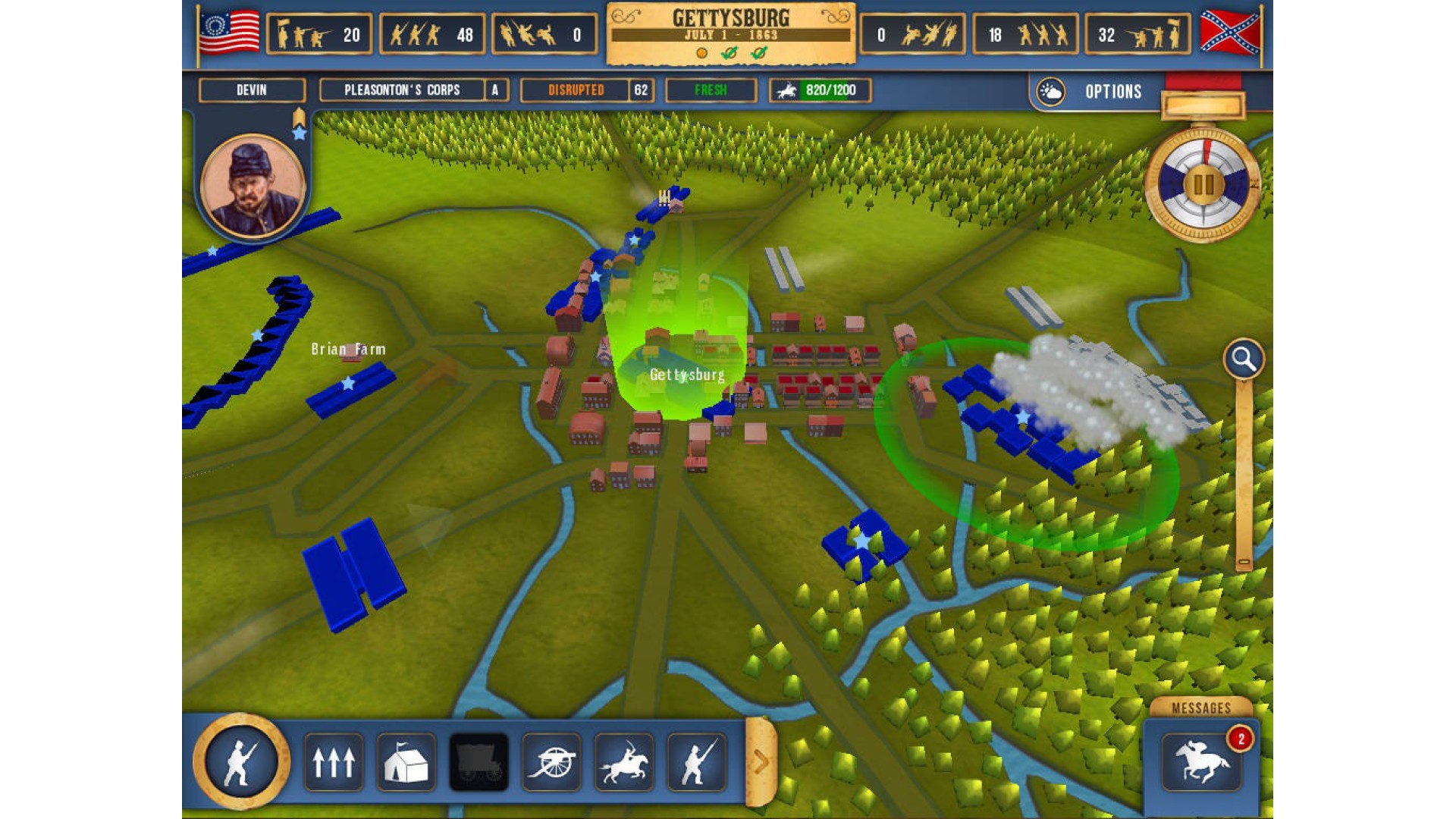Click the Confederate flag icon
Screen dimensions: 1456x819
[x=1229, y=33]
